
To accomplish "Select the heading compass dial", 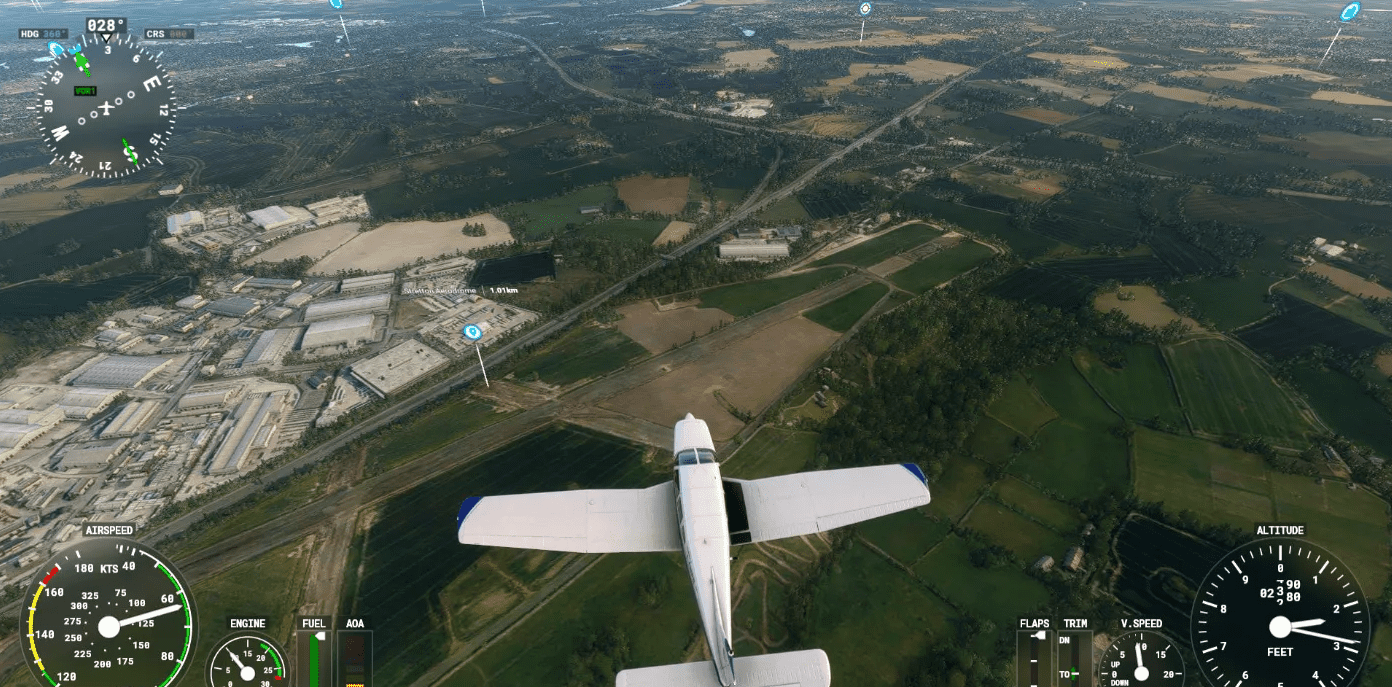I will pyautogui.click(x=106, y=108).
